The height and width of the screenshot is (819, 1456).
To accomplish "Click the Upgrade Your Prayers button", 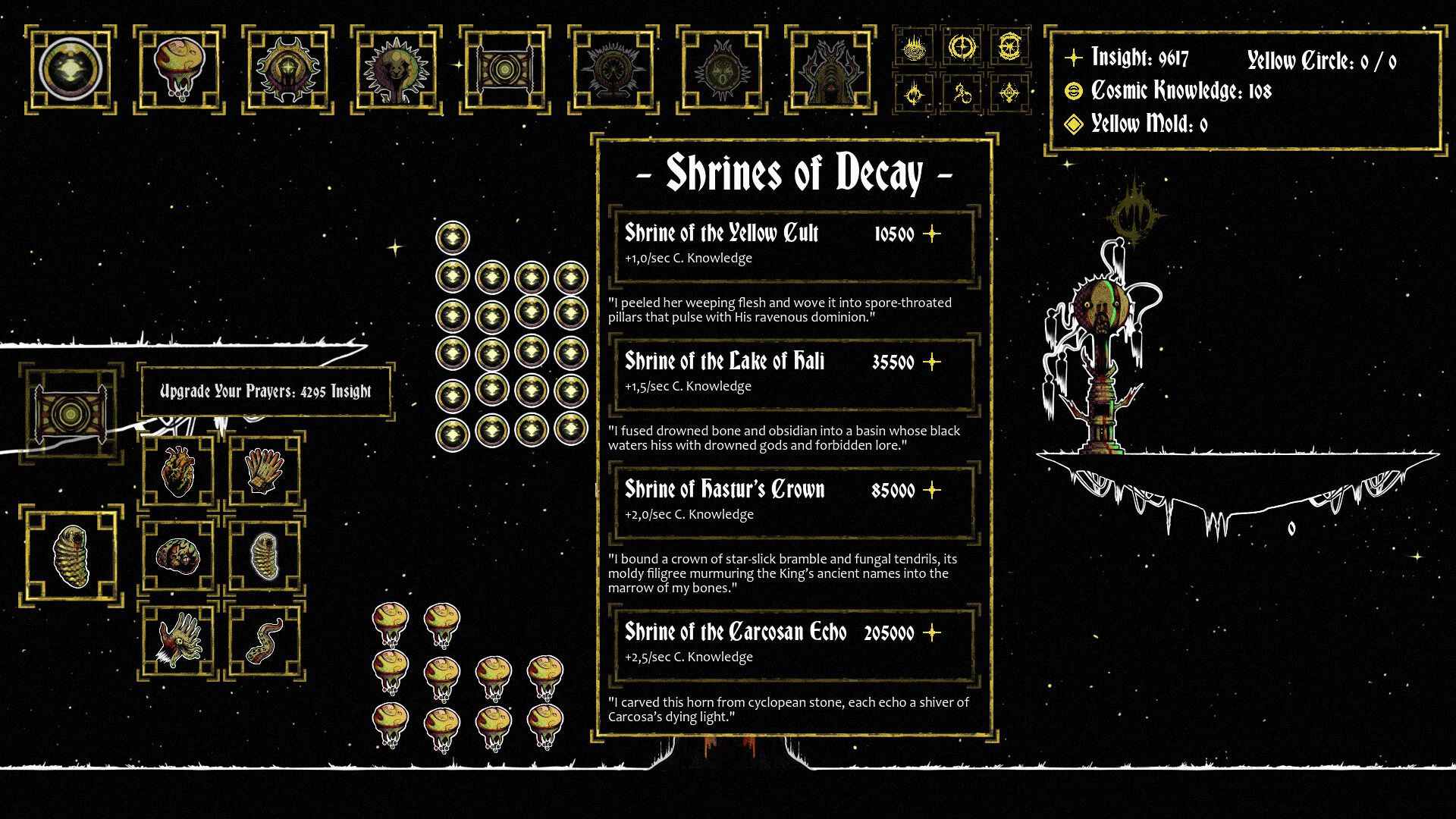I will (x=265, y=391).
